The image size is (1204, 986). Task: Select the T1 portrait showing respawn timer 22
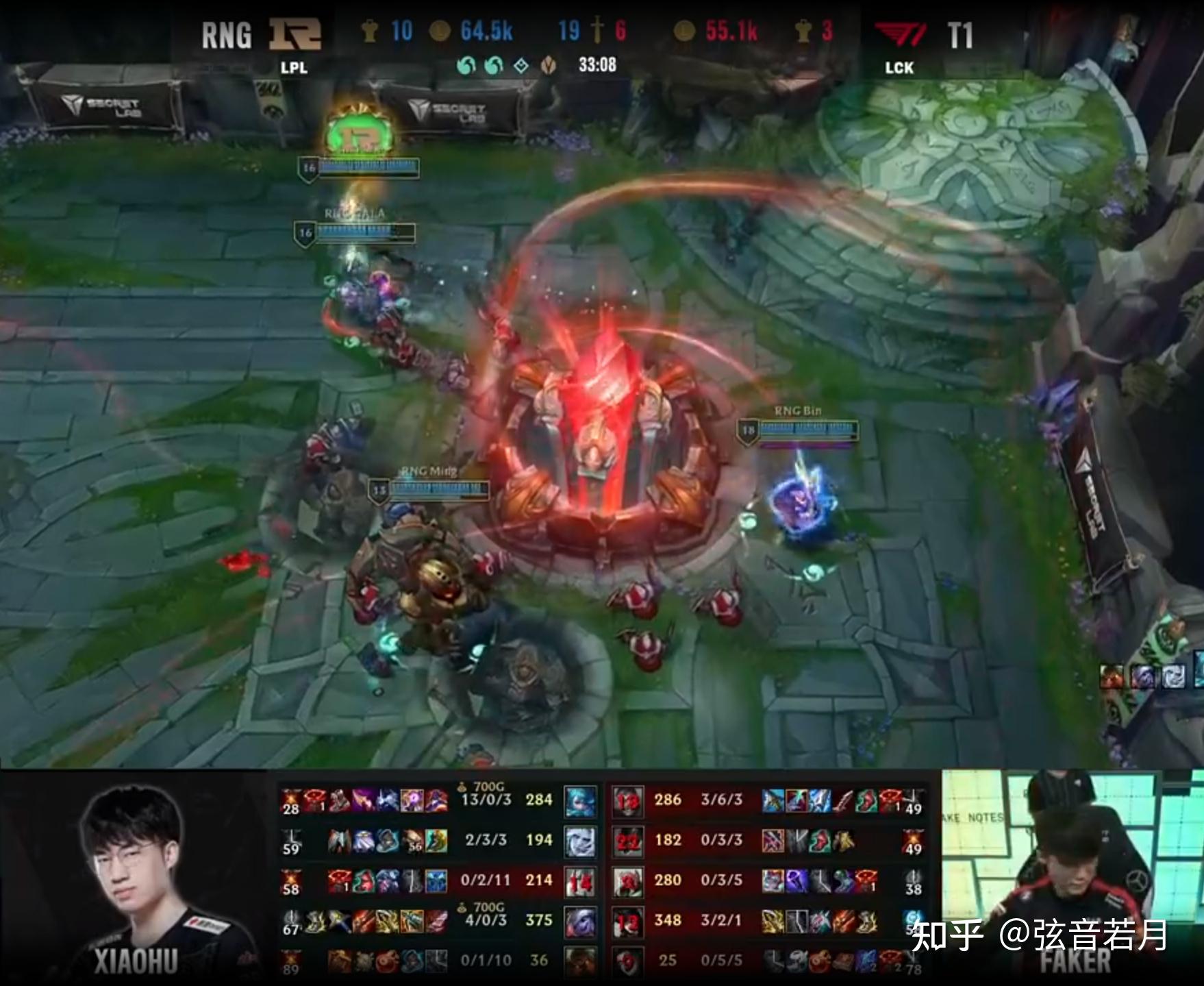(627, 841)
